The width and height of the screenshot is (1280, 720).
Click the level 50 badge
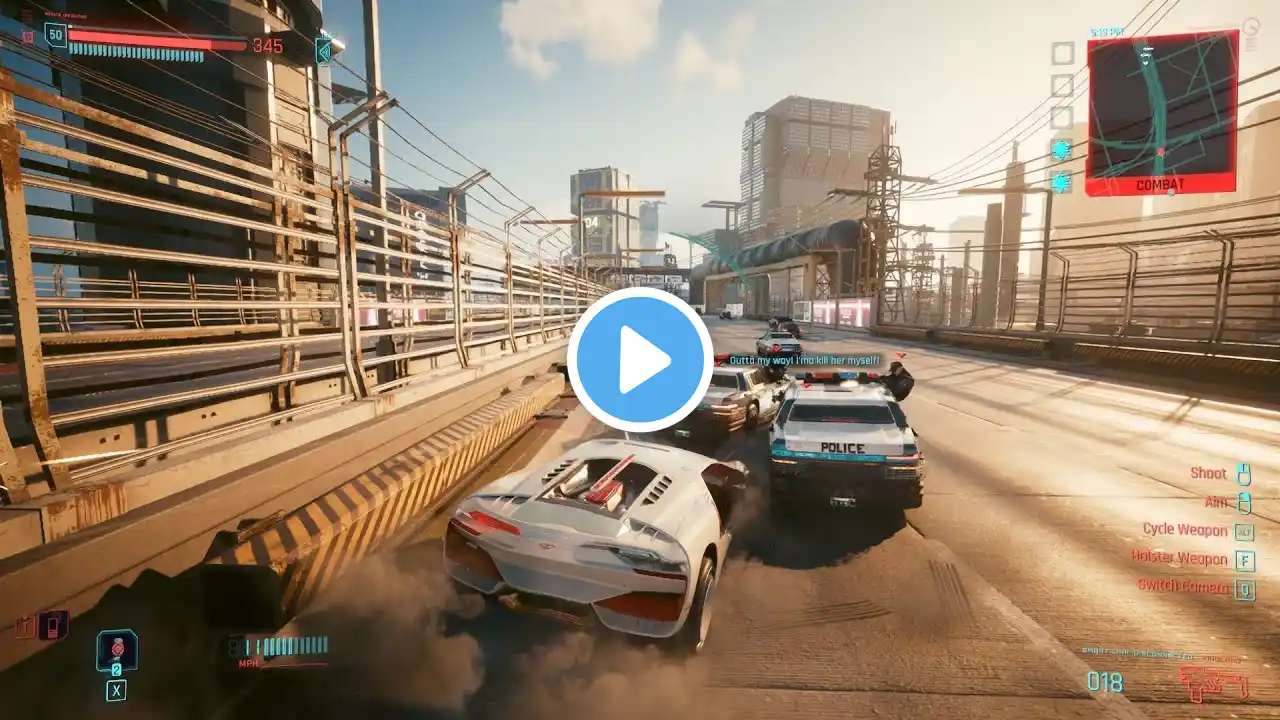coord(55,35)
